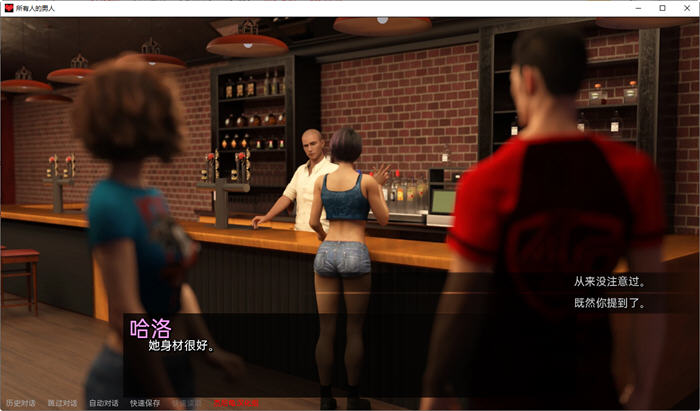
Task: Maximize the game window
Action: pyautogui.click(x=662, y=8)
